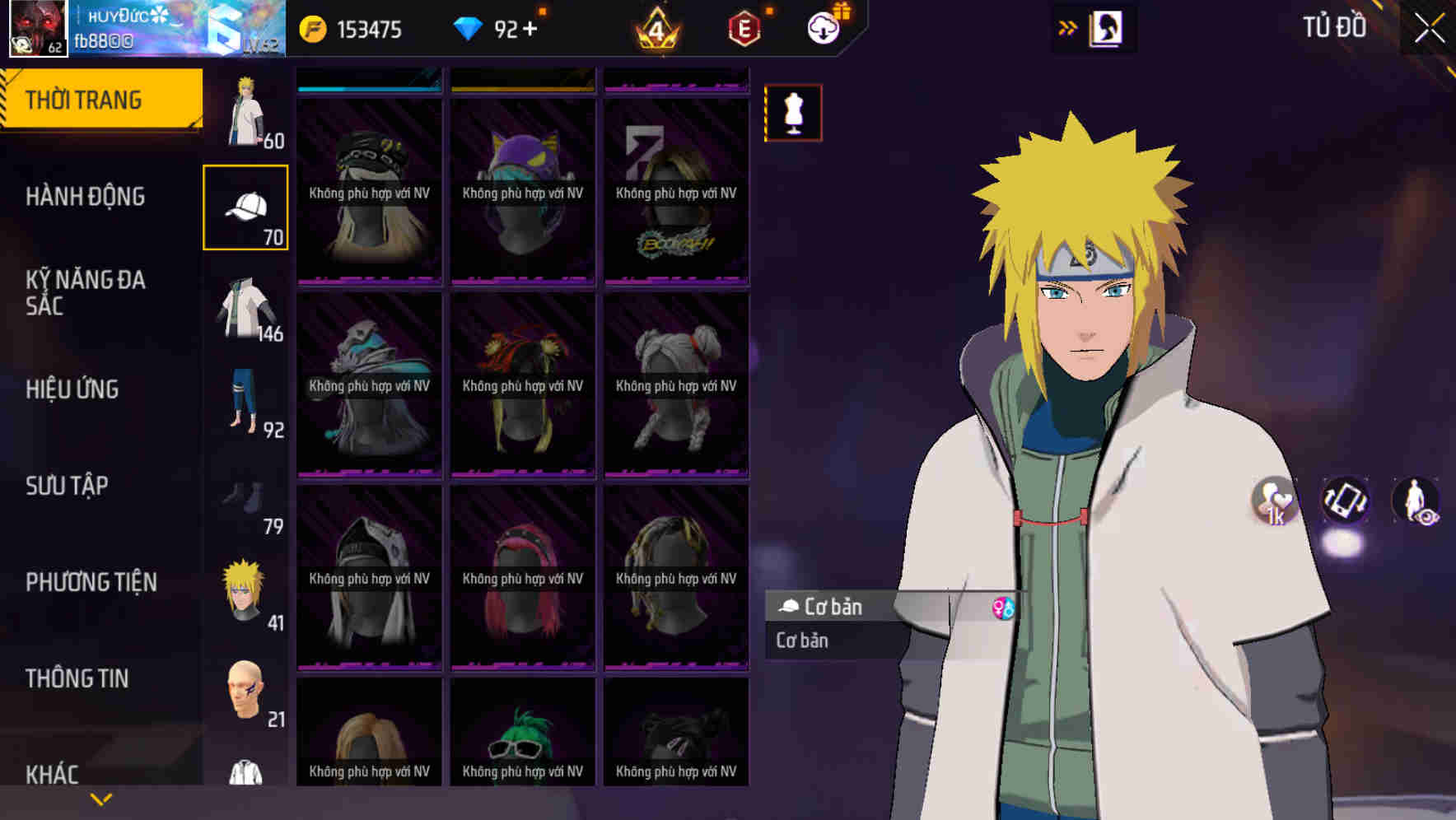Open the diamond top-up with 92 diamonds

click(494, 28)
